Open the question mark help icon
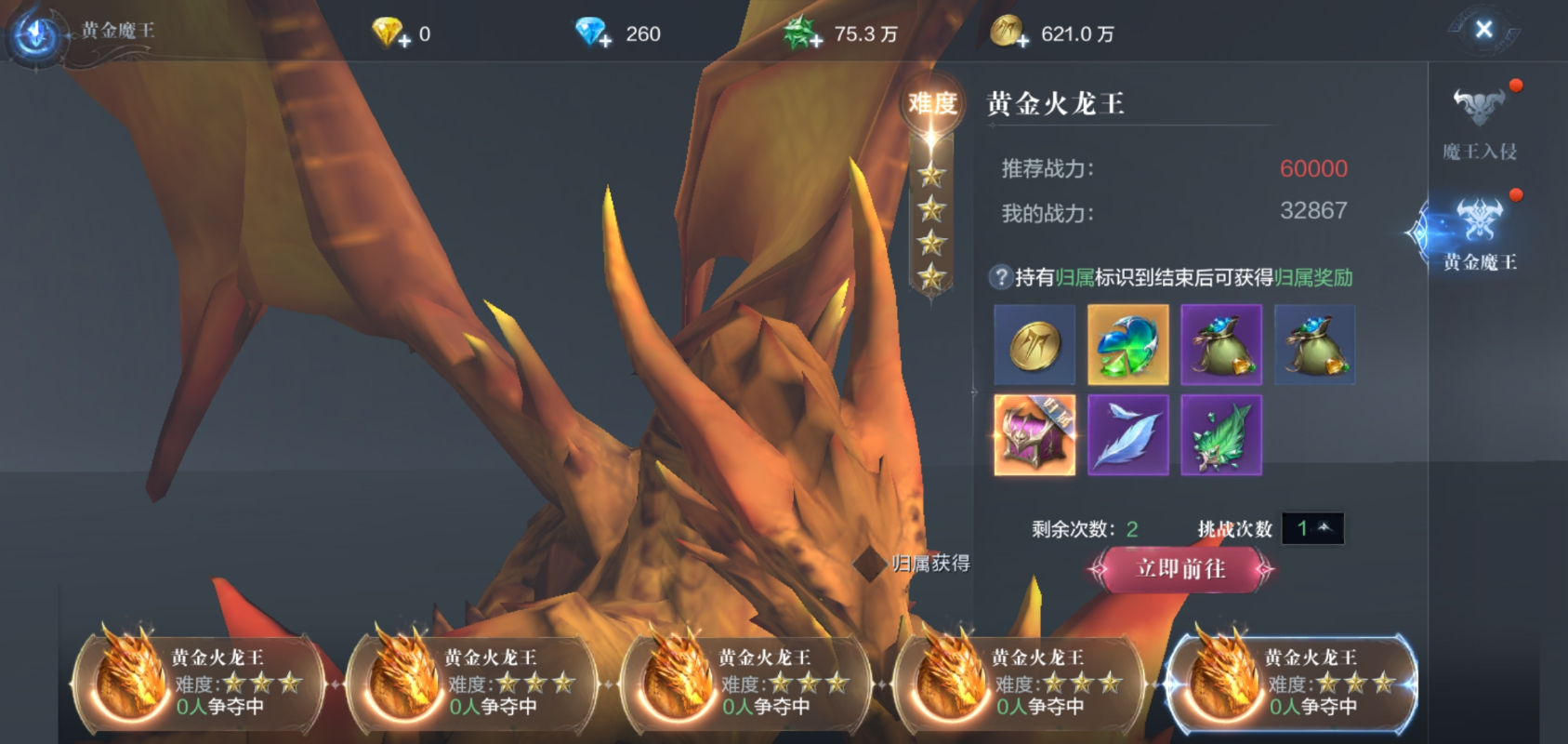 [1000, 277]
